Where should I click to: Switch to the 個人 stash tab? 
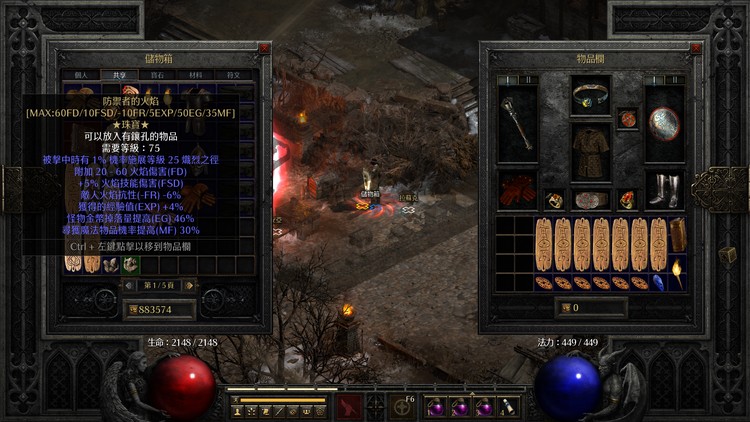click(x=82, y=75)
